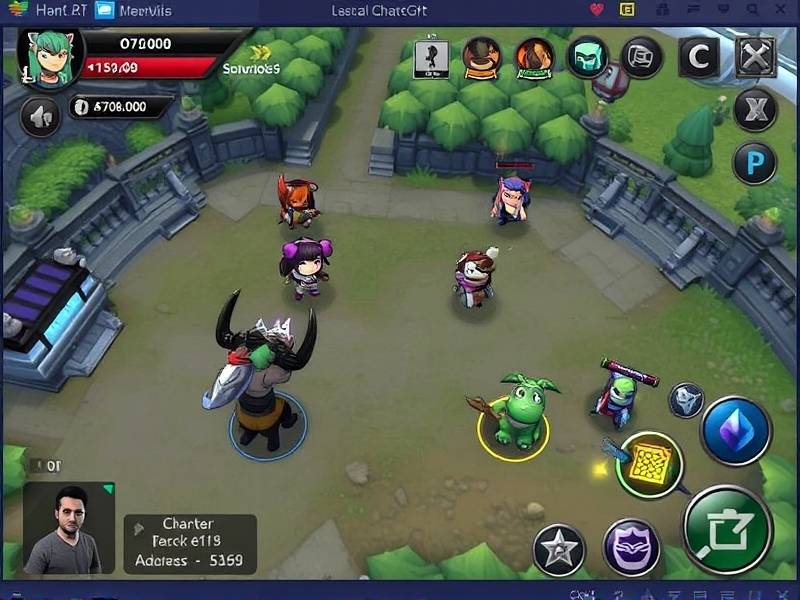Image resolution: width=800 pixels, height=600 pixels.
Task: Select the teal helmet icon
Action: pos(588,58)
